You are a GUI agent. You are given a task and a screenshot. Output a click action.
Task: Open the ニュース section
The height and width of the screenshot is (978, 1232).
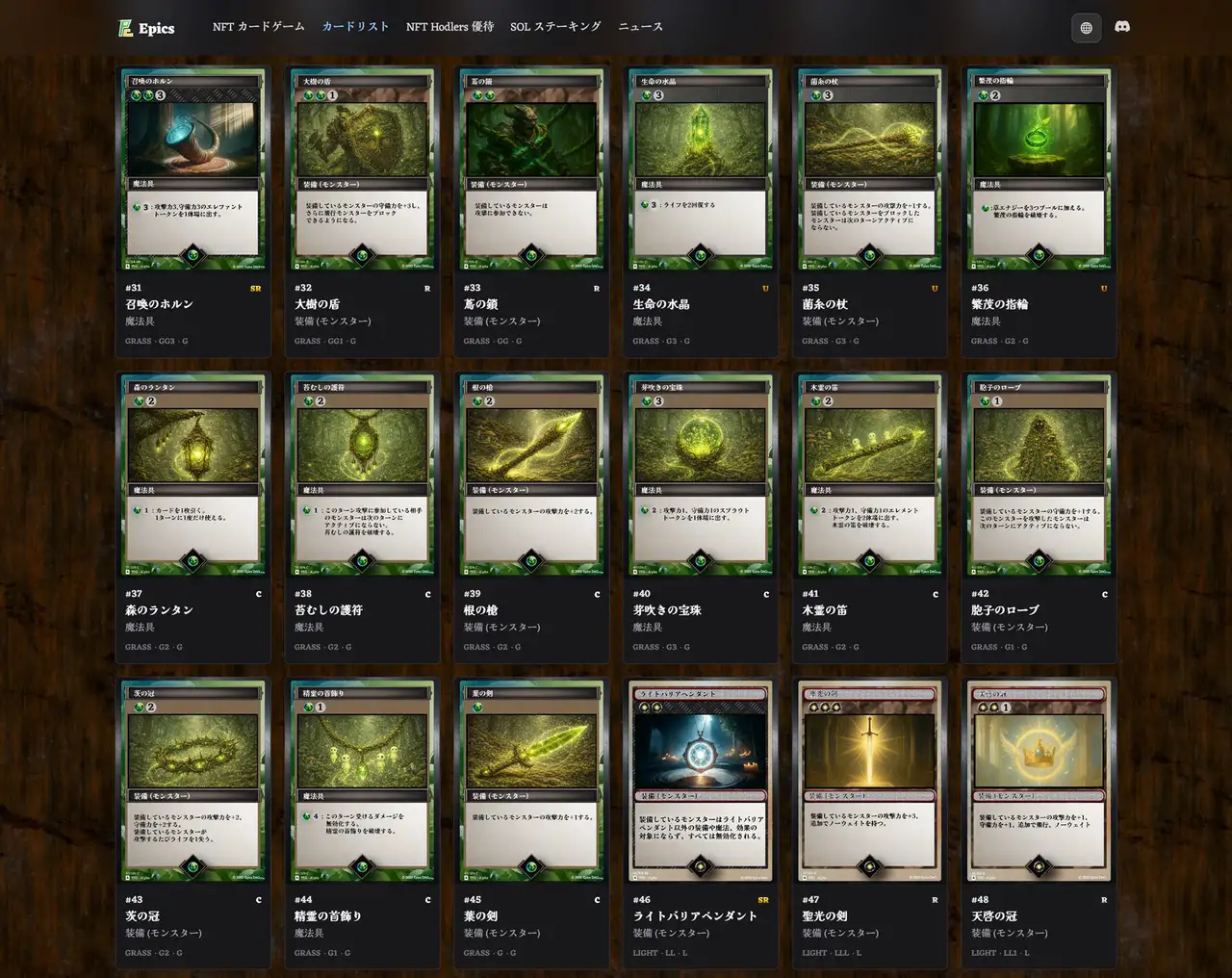[642, 28]
